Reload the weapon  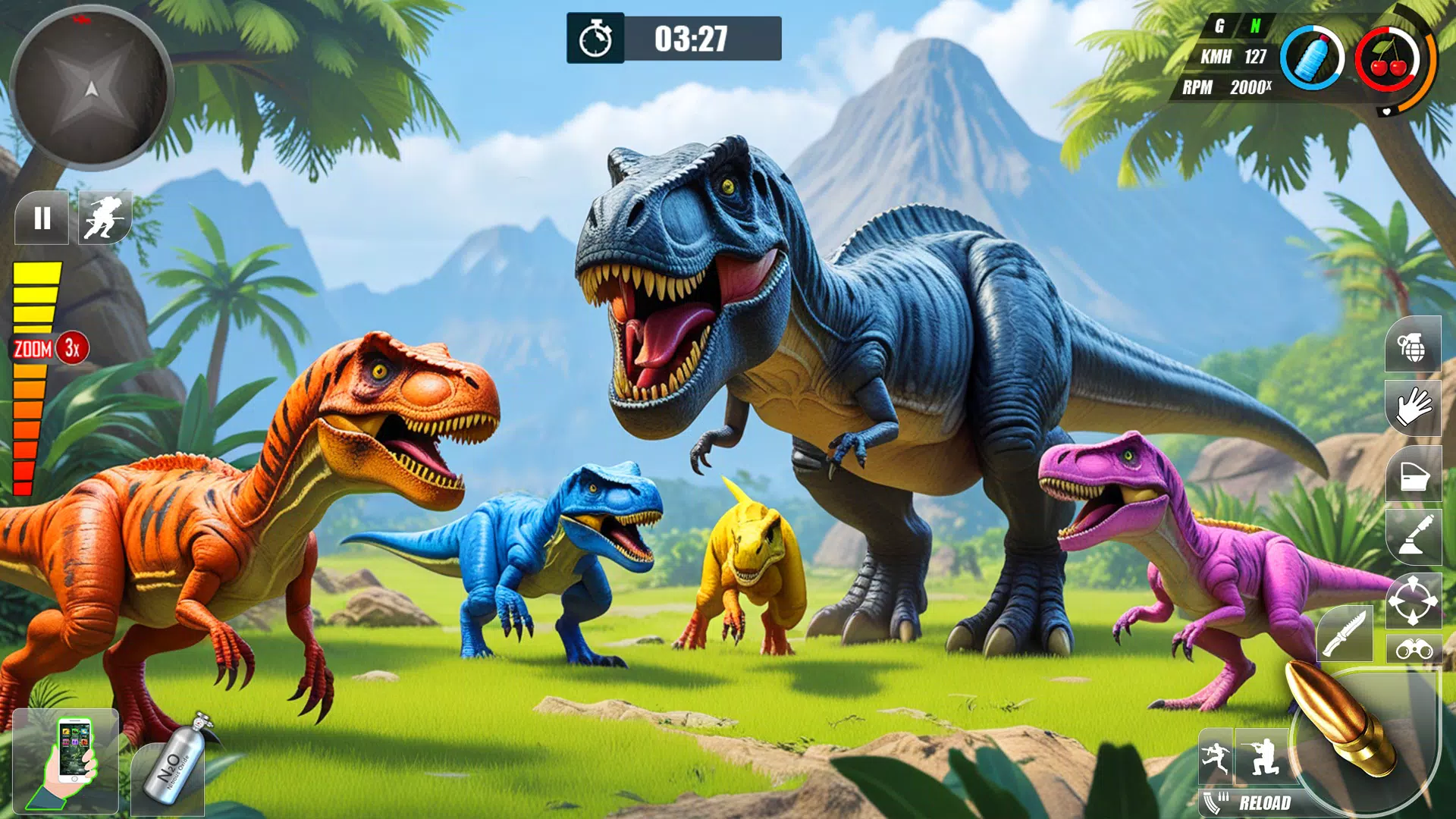tap(1251, 803)
